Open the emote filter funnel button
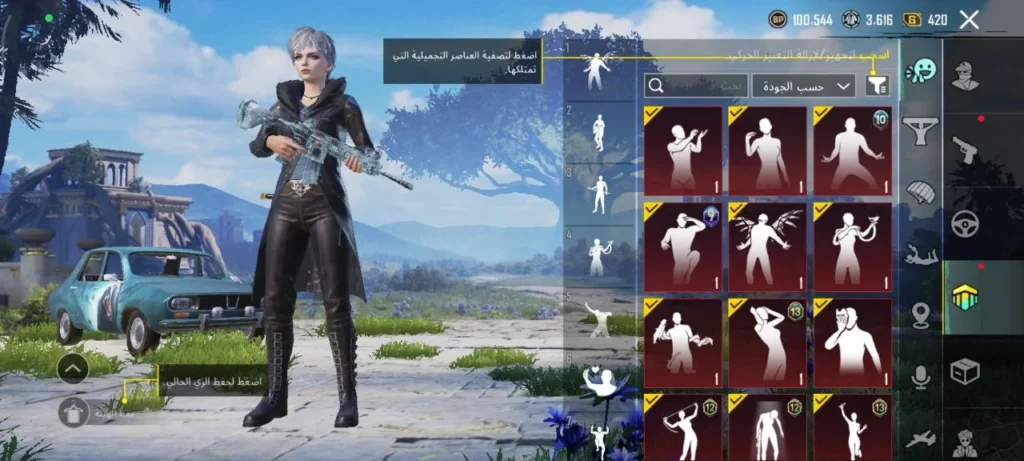 (x=877, y=86)
